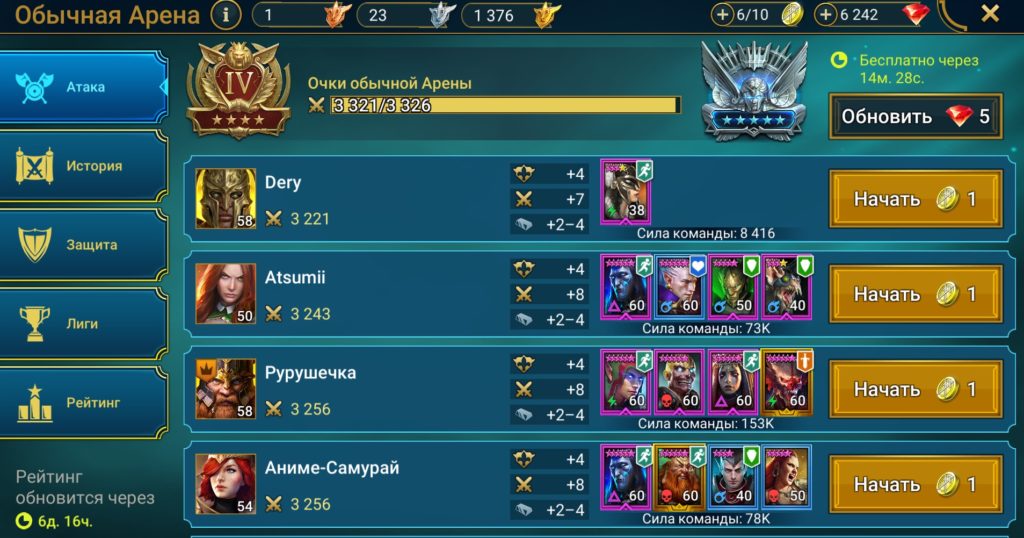This screenshot has width=1024, height=538.
Task: Attack Аниме-Самурай with the Начать button
Action: point(915,484)
